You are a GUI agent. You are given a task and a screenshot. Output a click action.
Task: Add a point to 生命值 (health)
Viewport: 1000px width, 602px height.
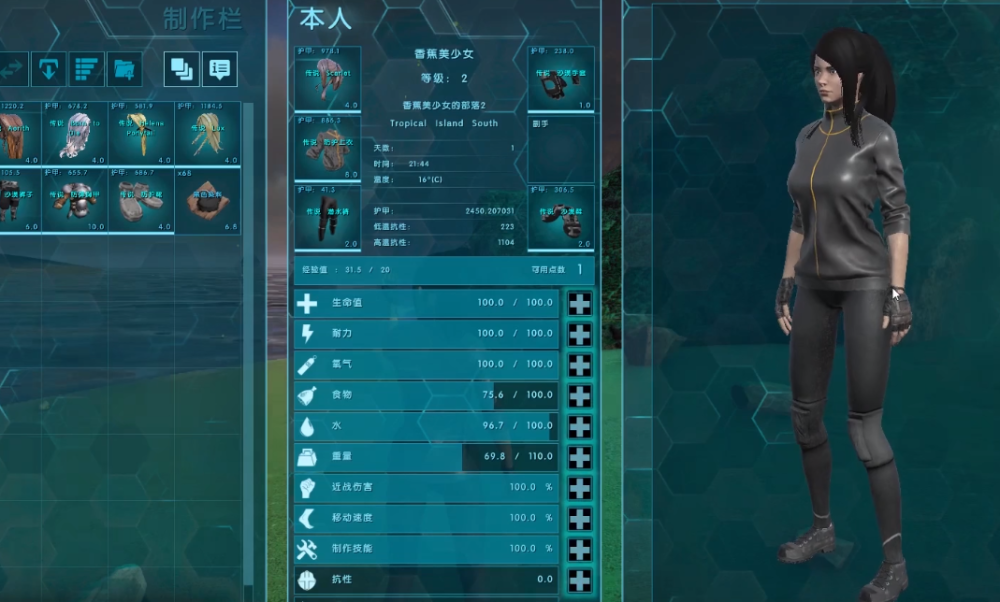click(x=579, y=304)
